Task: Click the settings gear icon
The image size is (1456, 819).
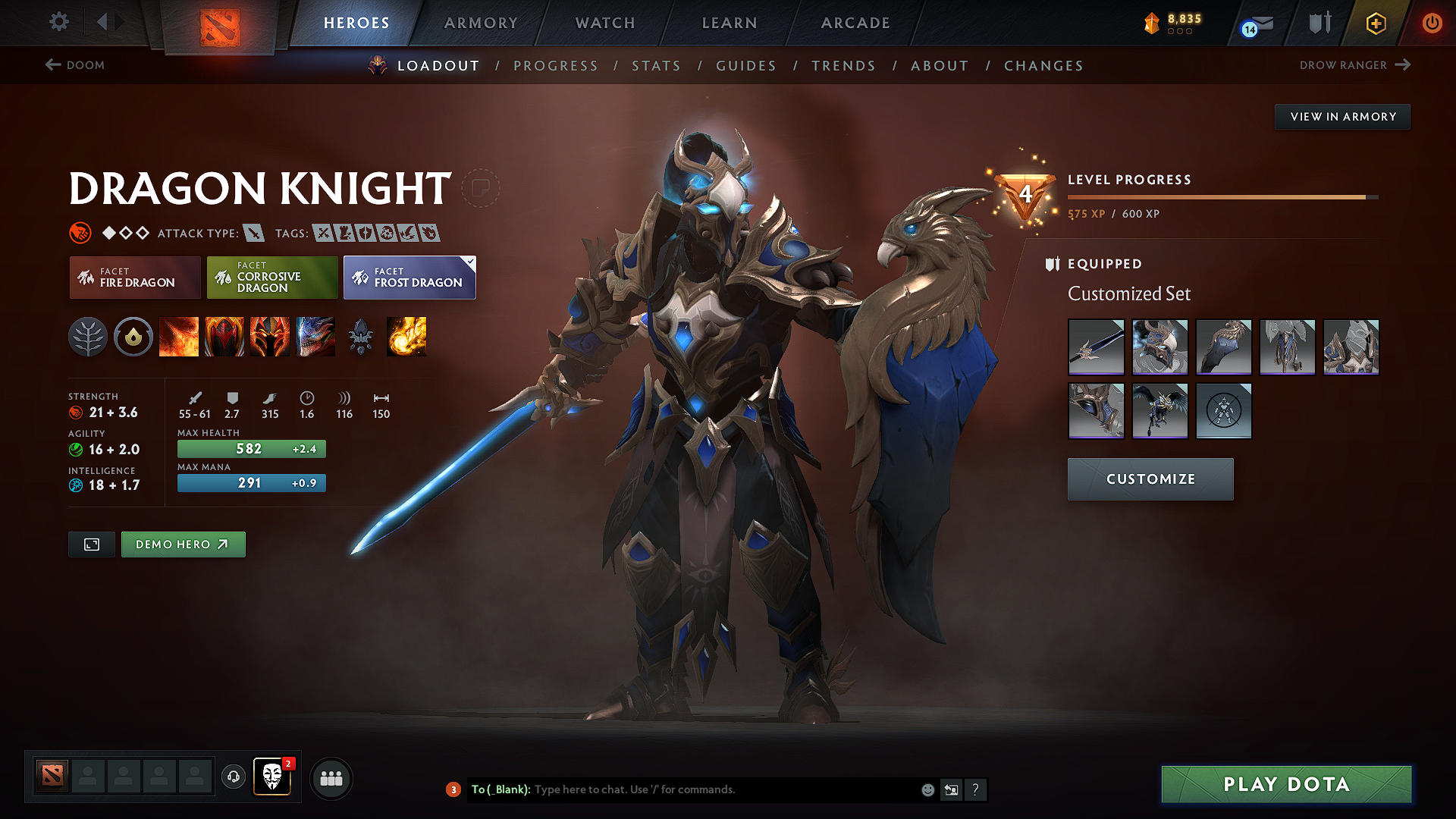Action: pos(58,22)
